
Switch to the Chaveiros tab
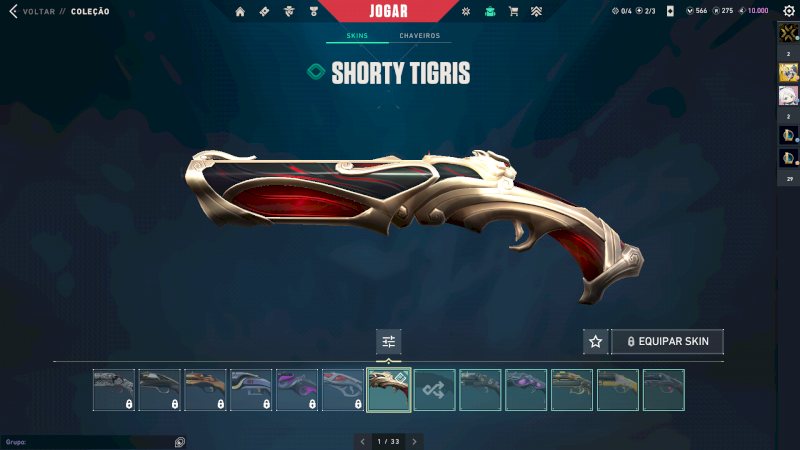tap(419, 36)
